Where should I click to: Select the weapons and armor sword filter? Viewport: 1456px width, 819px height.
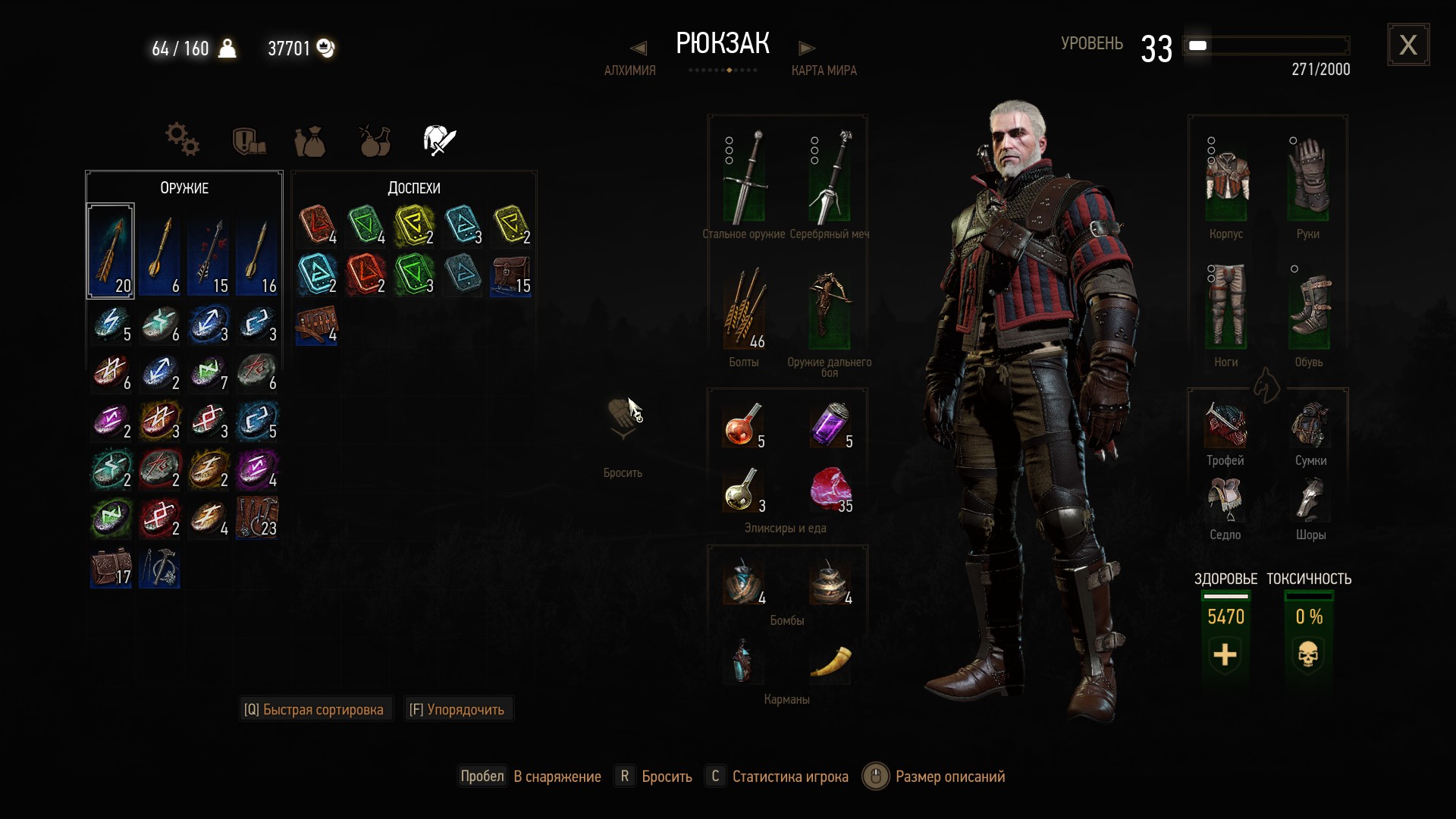438,140
